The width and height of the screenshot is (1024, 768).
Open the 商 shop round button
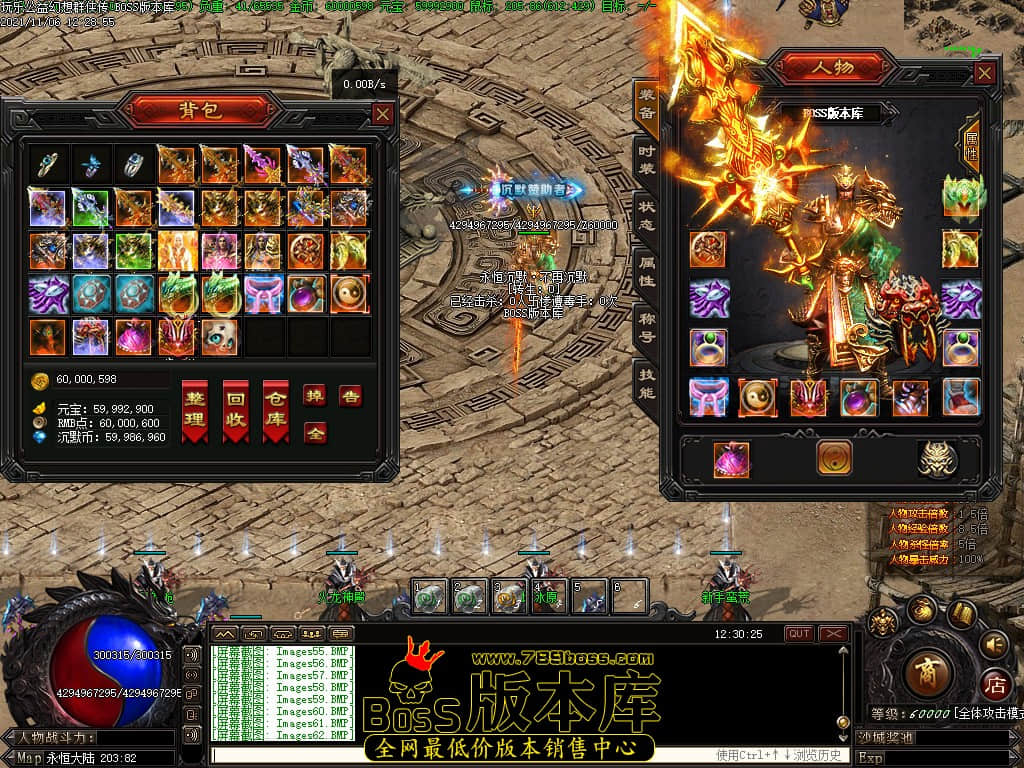click(x=926, y=673)
